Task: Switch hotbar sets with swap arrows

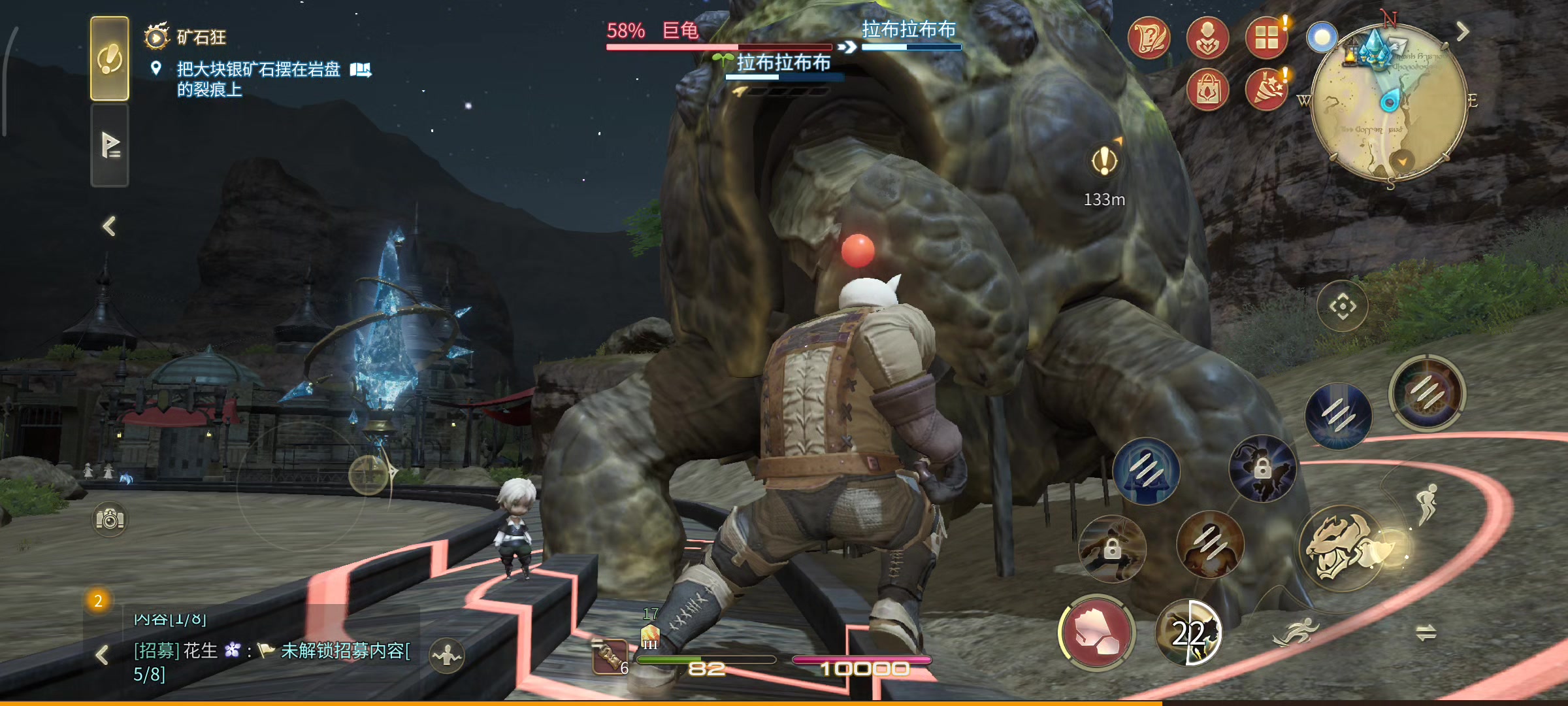Action: pyautogui.click(x=1426, y=632)
